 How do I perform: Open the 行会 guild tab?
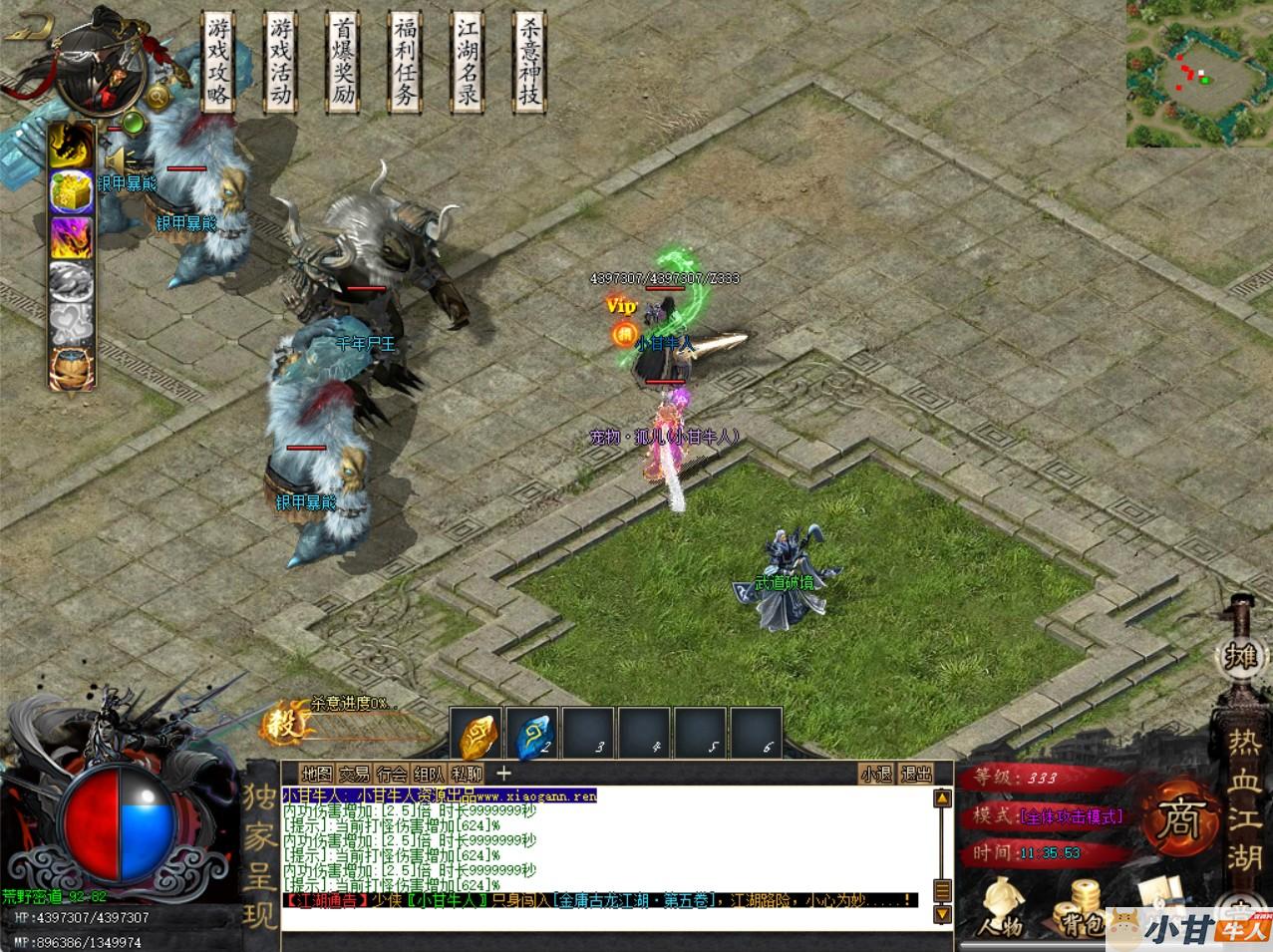[x=392, y=774]
